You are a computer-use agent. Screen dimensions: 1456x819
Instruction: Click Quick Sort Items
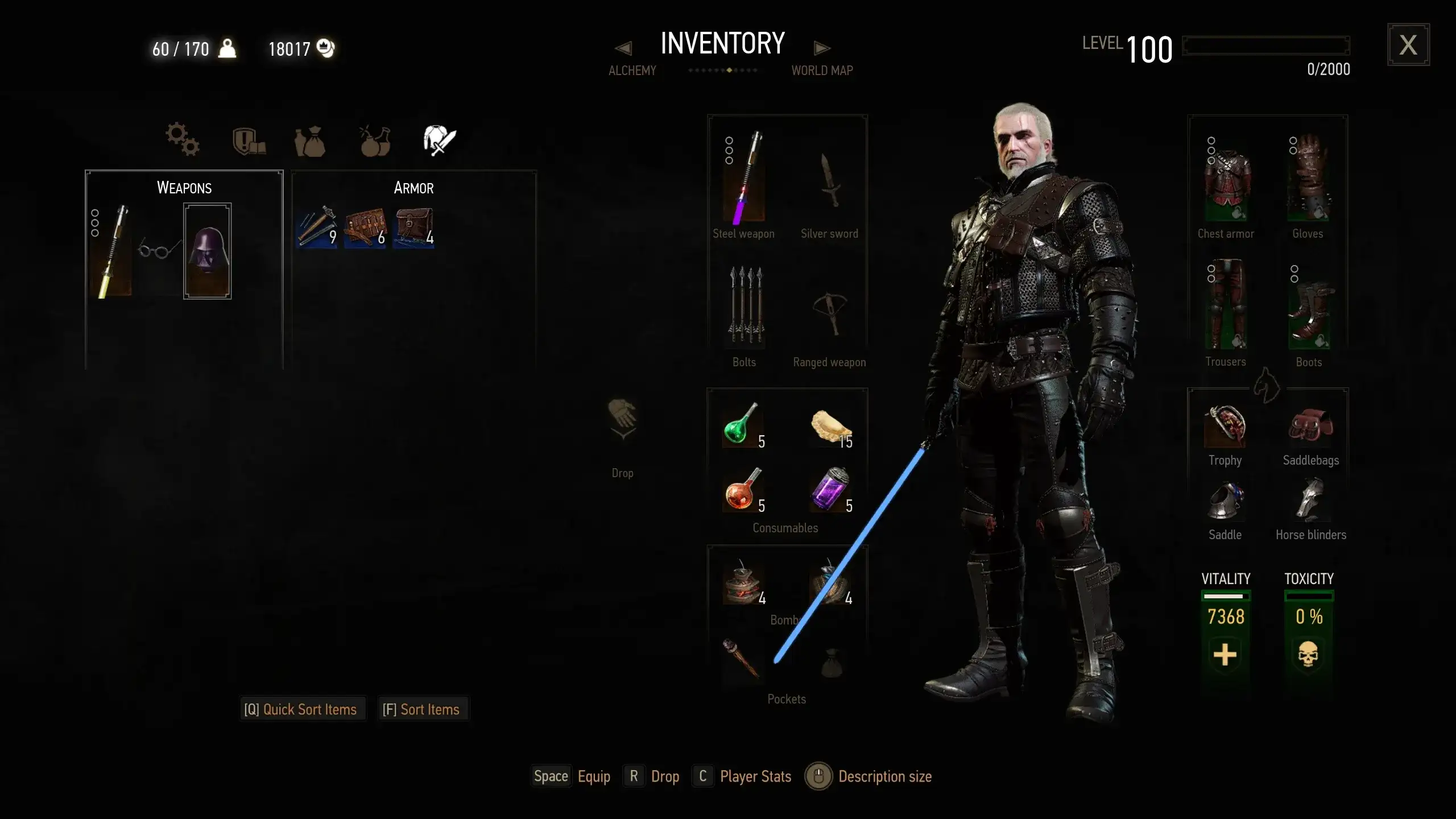[x=301, y=709]
